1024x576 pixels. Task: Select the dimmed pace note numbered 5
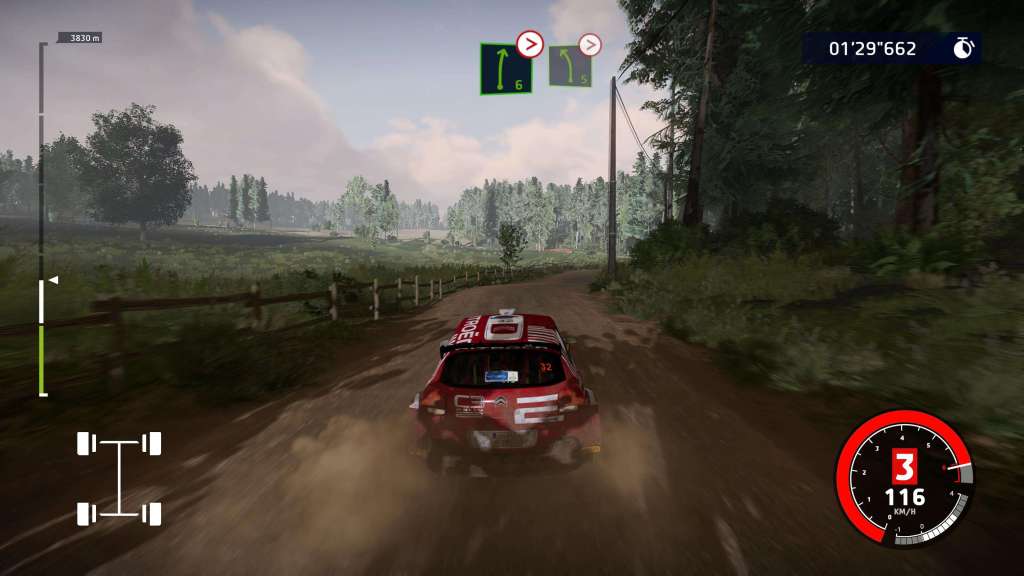[x=569, y=66]
